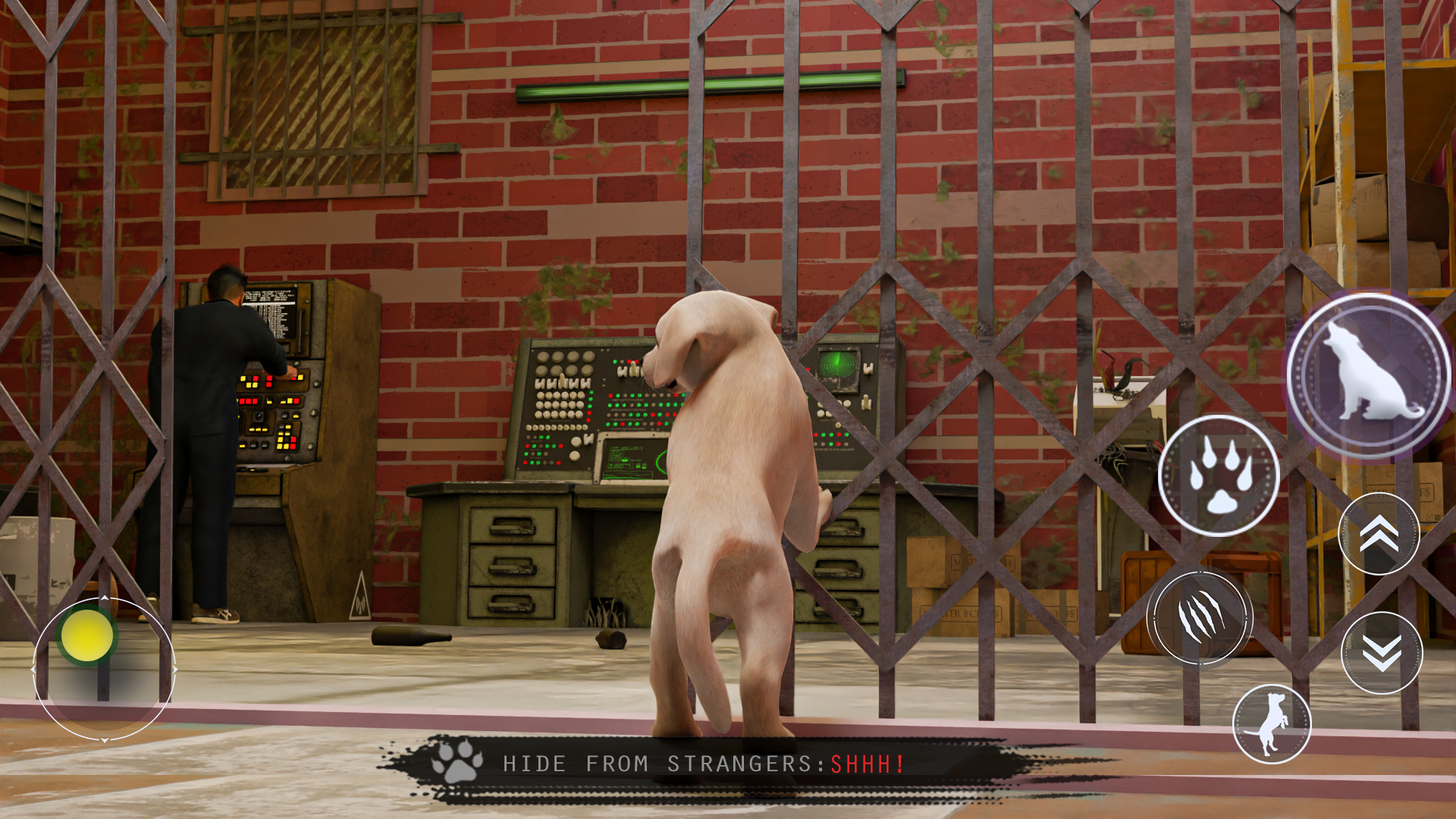Select the paw print attack icon
Screen dimensions: 1456x819
(x=1222, y=474)
